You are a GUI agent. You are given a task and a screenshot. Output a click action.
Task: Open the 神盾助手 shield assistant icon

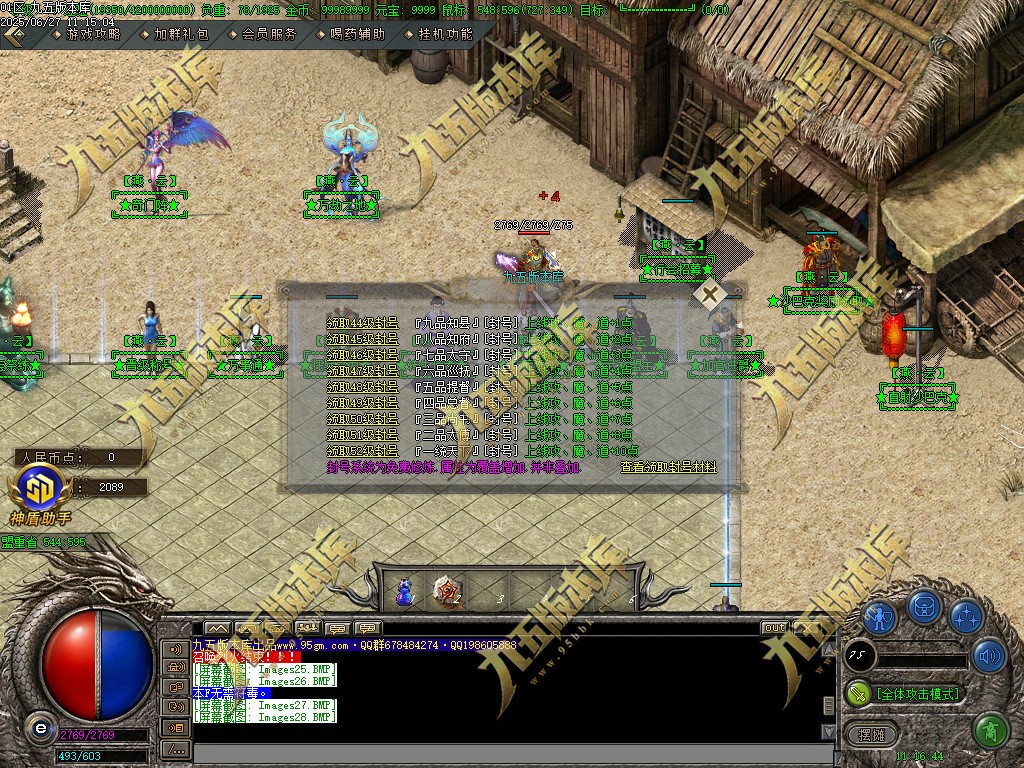(41, 491)
